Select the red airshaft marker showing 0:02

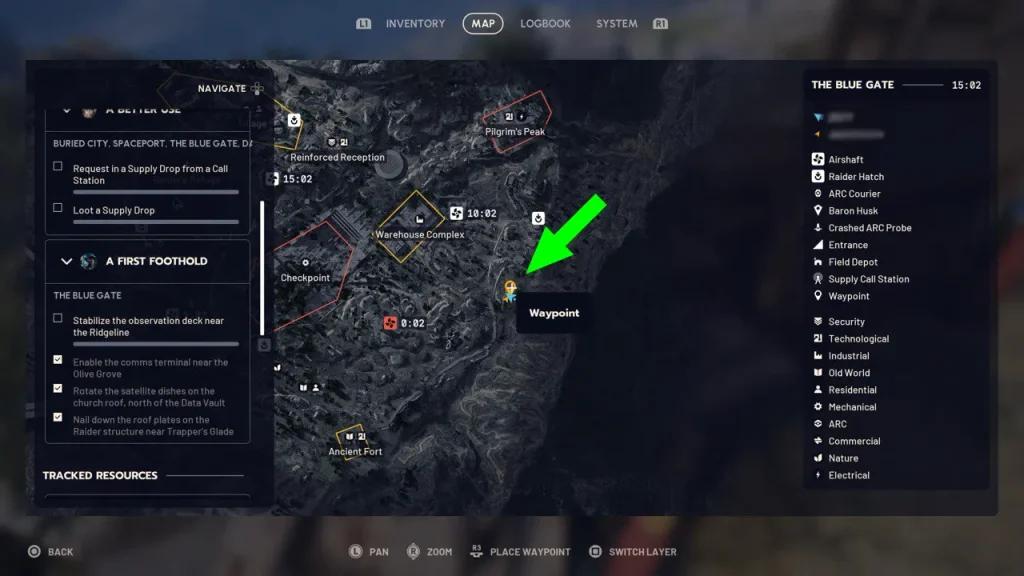pyautogui.click(x=391, y=323)
